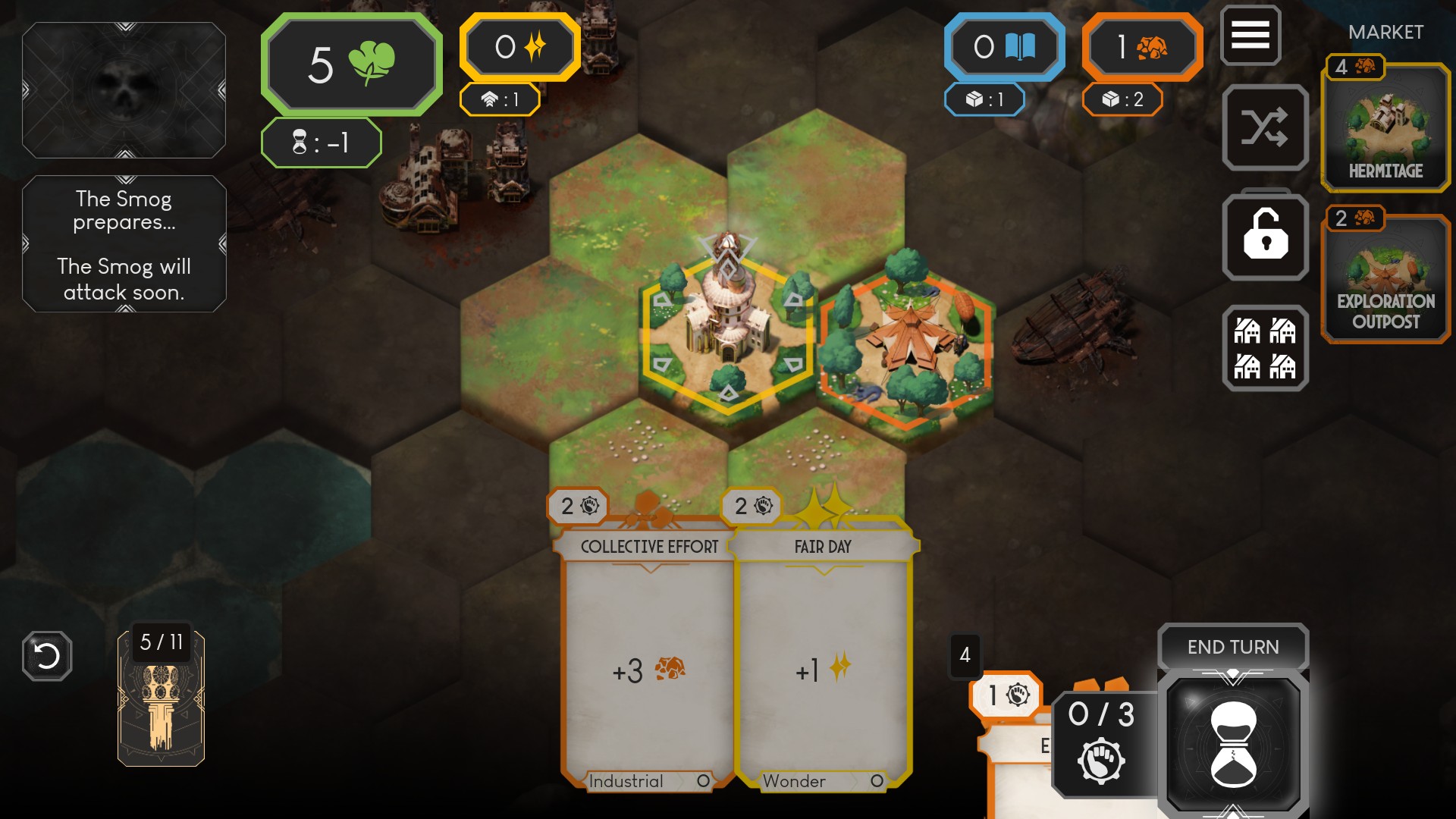Viewport: 1456px width, 819px height.
Task: Open the hamburger menu
Action: (x=1250, y=35)
